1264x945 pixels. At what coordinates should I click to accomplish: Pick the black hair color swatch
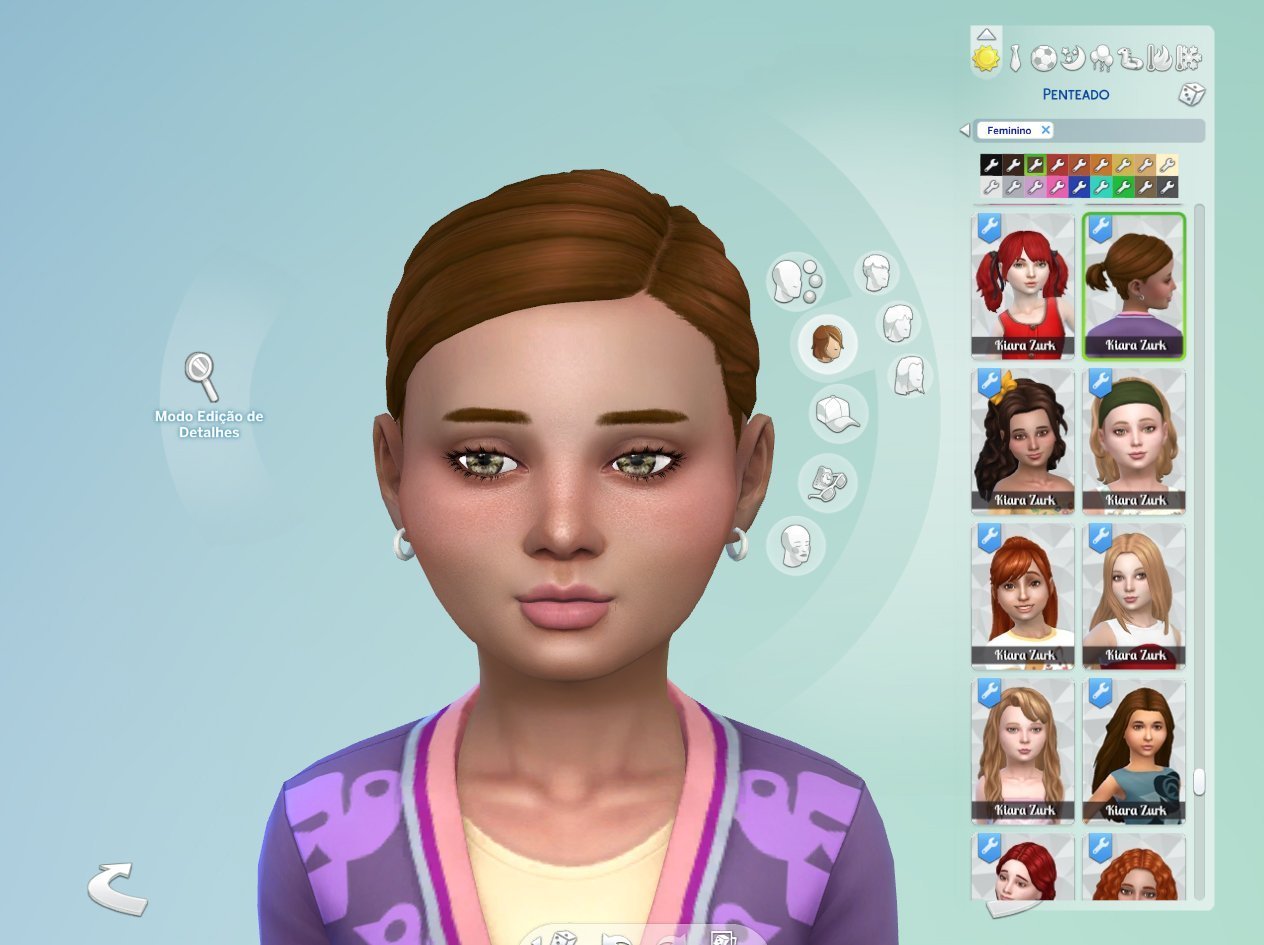coord(990,165)
